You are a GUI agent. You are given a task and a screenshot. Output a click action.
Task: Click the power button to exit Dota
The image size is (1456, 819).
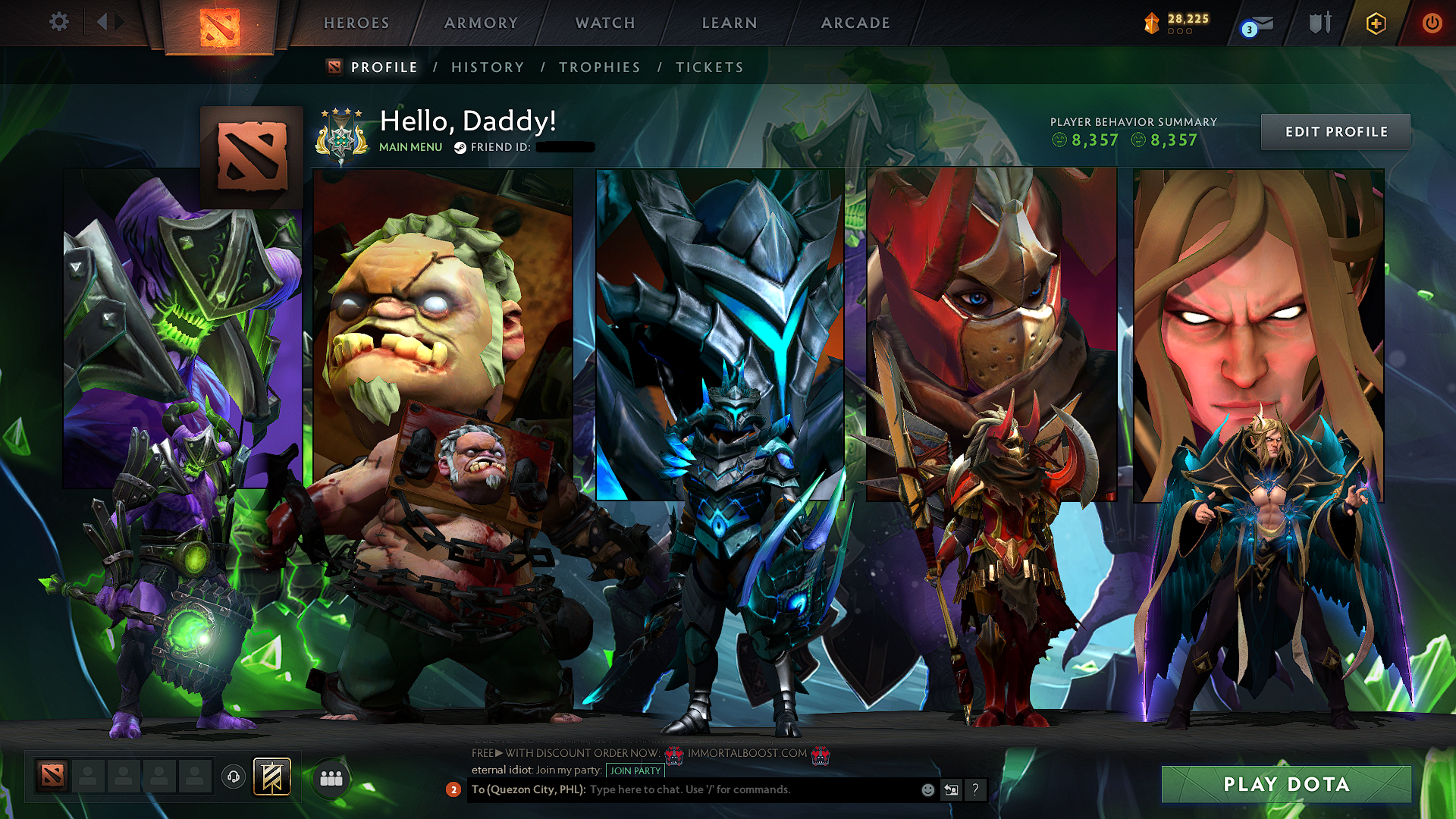[1432, 24]
